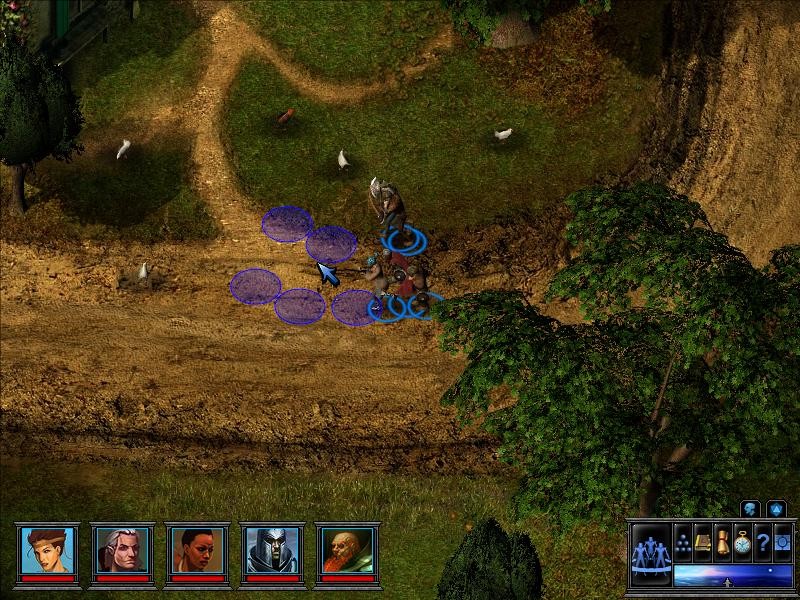Screen dimensions: 800x600
Task: Select the helmeted knight portrait
Action: coord(270,549)
